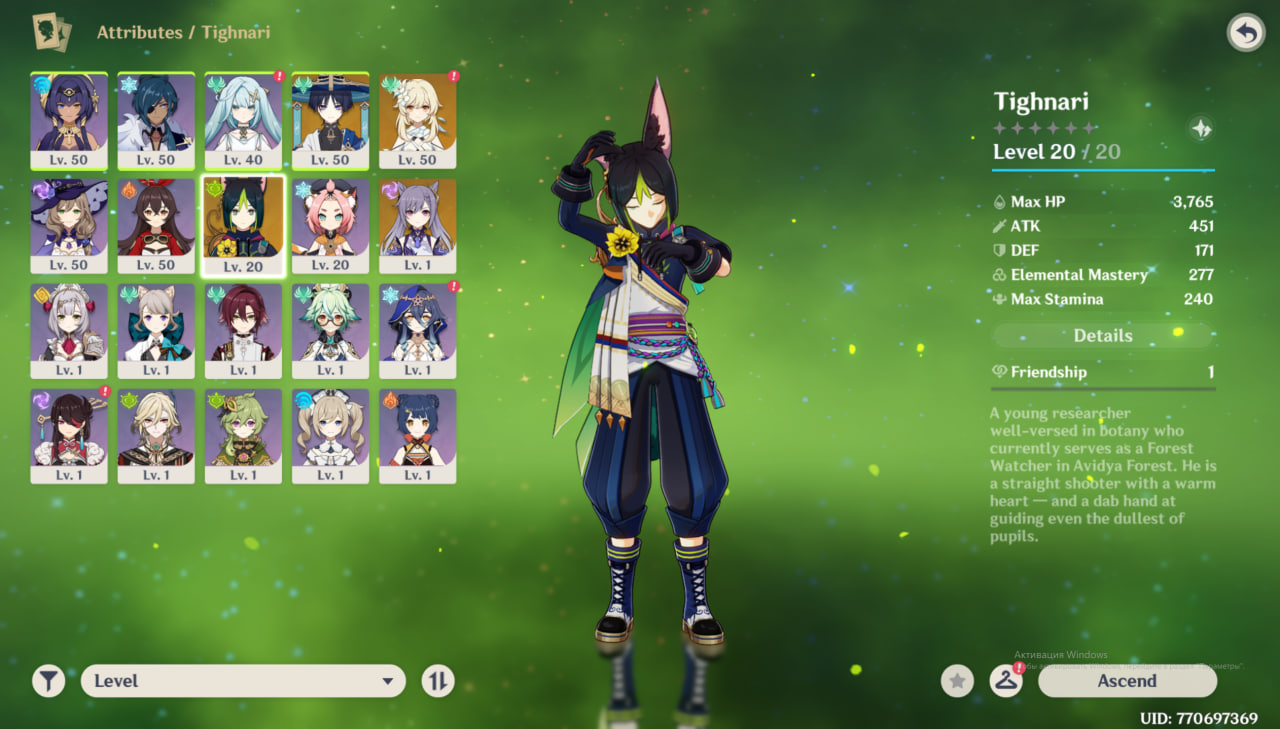The image size is (1280, 729).
Task: Select Amber's portrait
Action: click(x=156, y=225)
